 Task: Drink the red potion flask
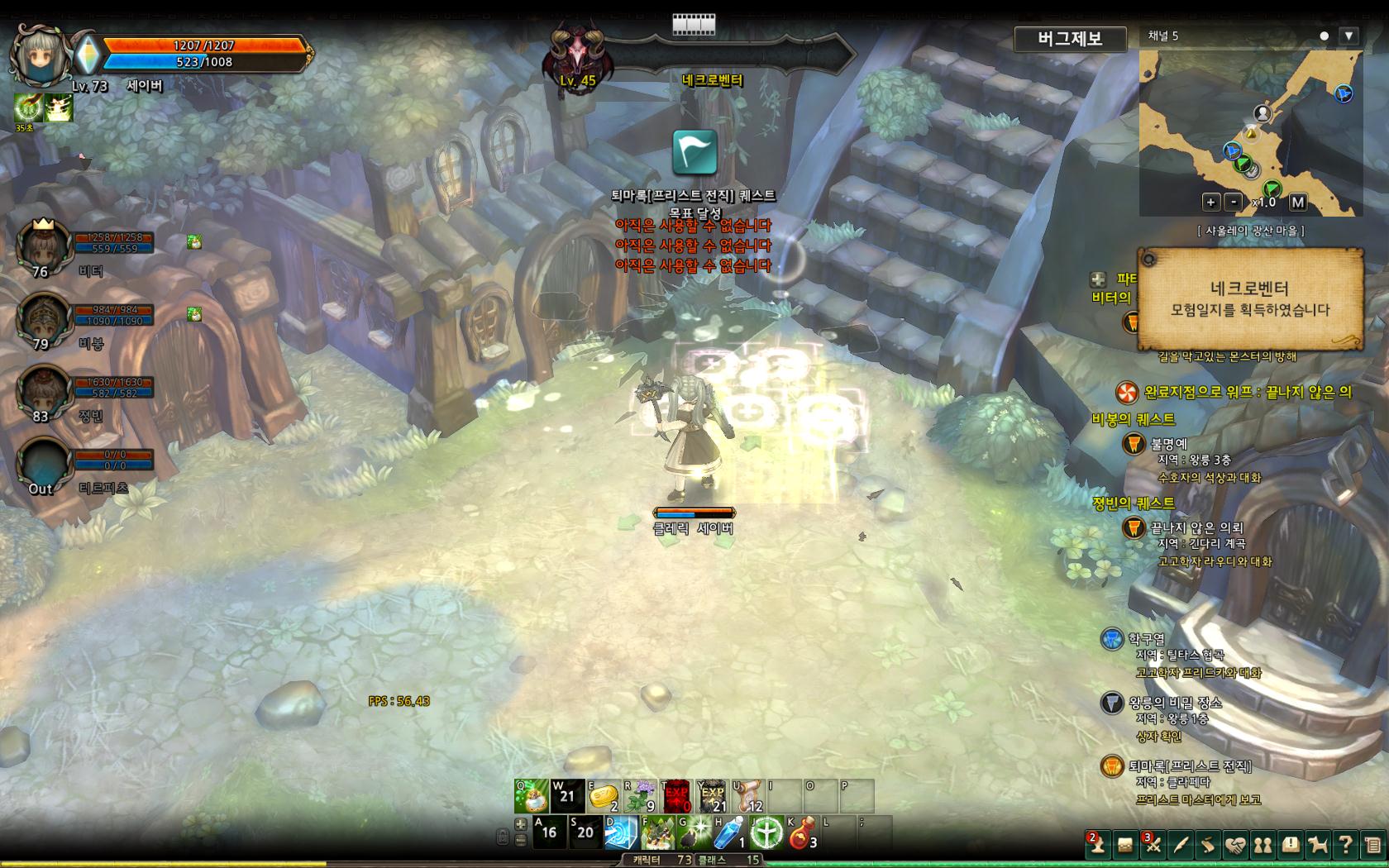tap(802, 832)
